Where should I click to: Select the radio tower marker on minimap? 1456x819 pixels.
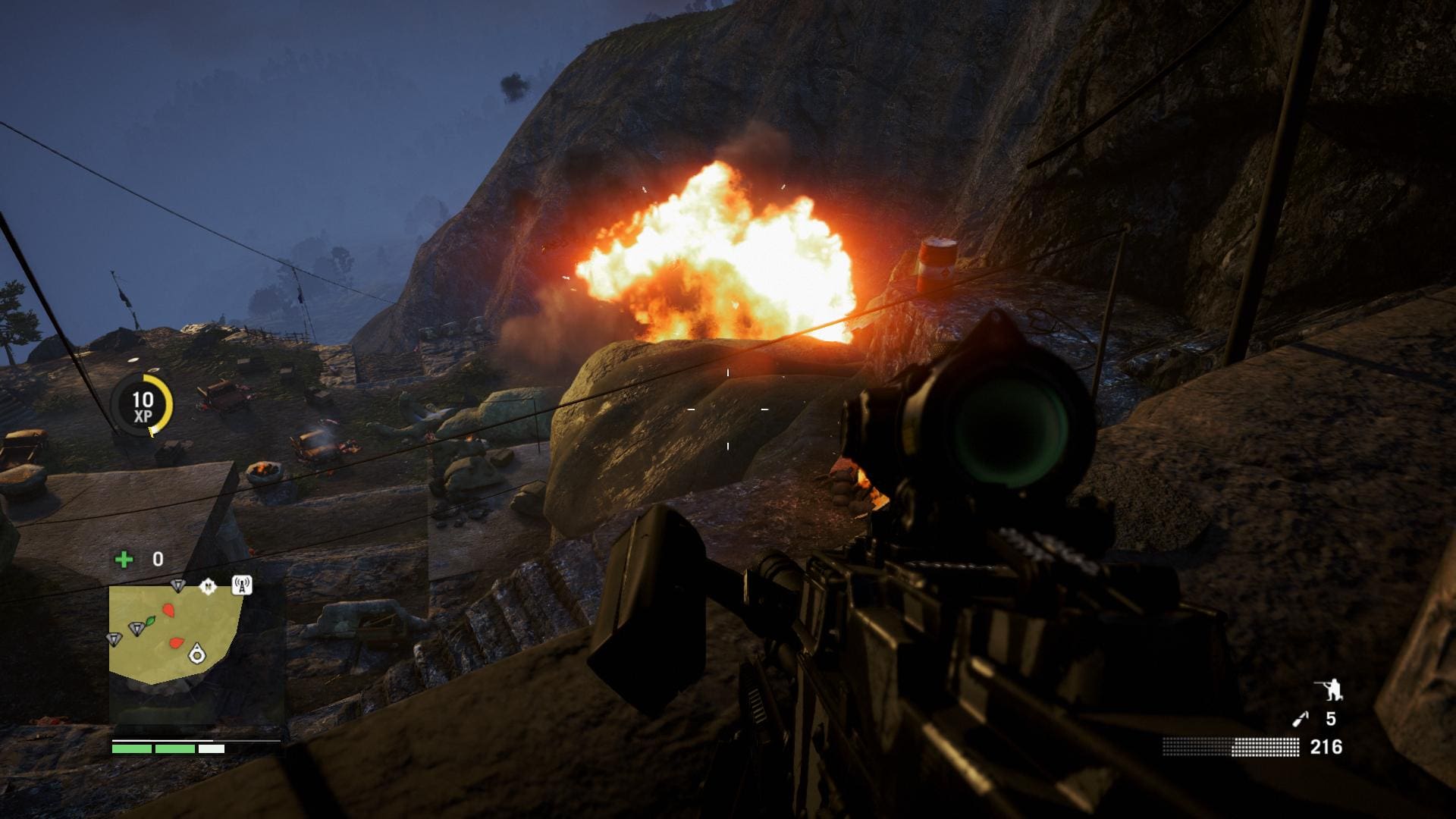pos(241,585)
